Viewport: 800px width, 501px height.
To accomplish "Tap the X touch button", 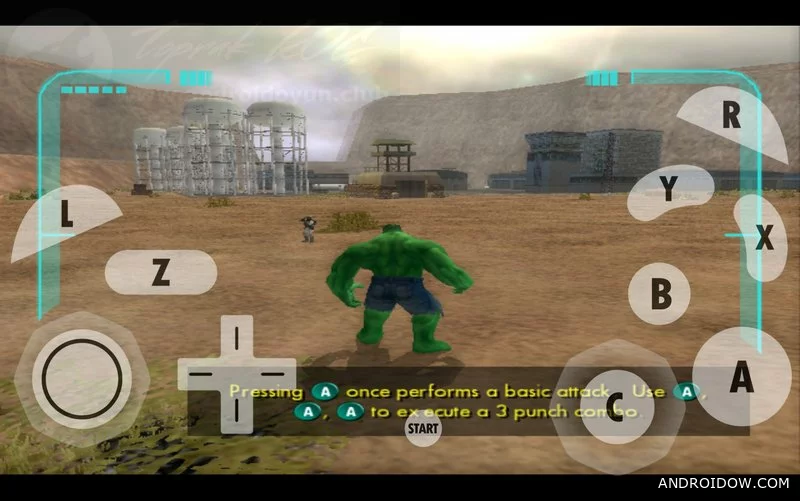I will click(x=764, y=237).
